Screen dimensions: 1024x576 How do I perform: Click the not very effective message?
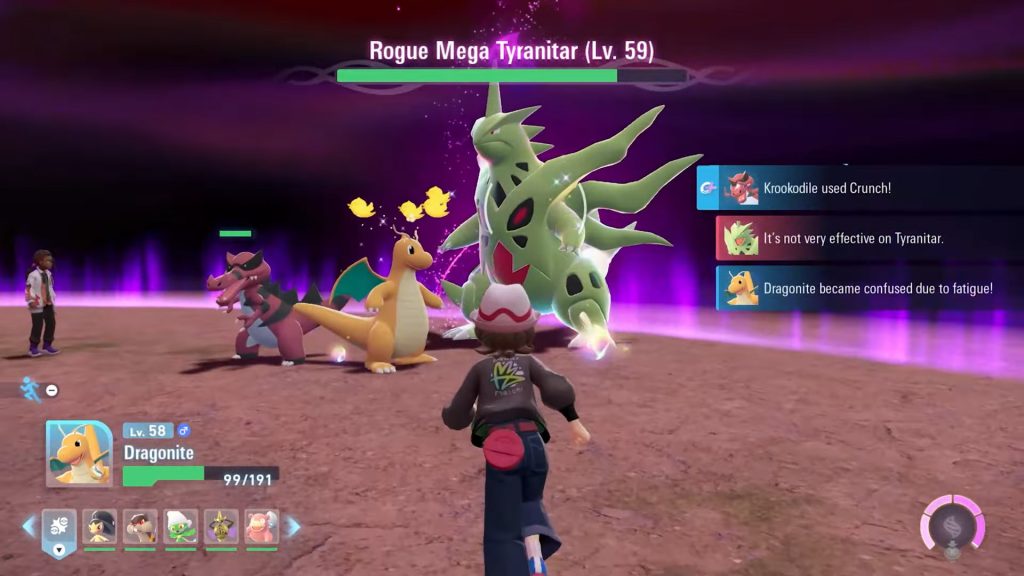click(868, 238)
